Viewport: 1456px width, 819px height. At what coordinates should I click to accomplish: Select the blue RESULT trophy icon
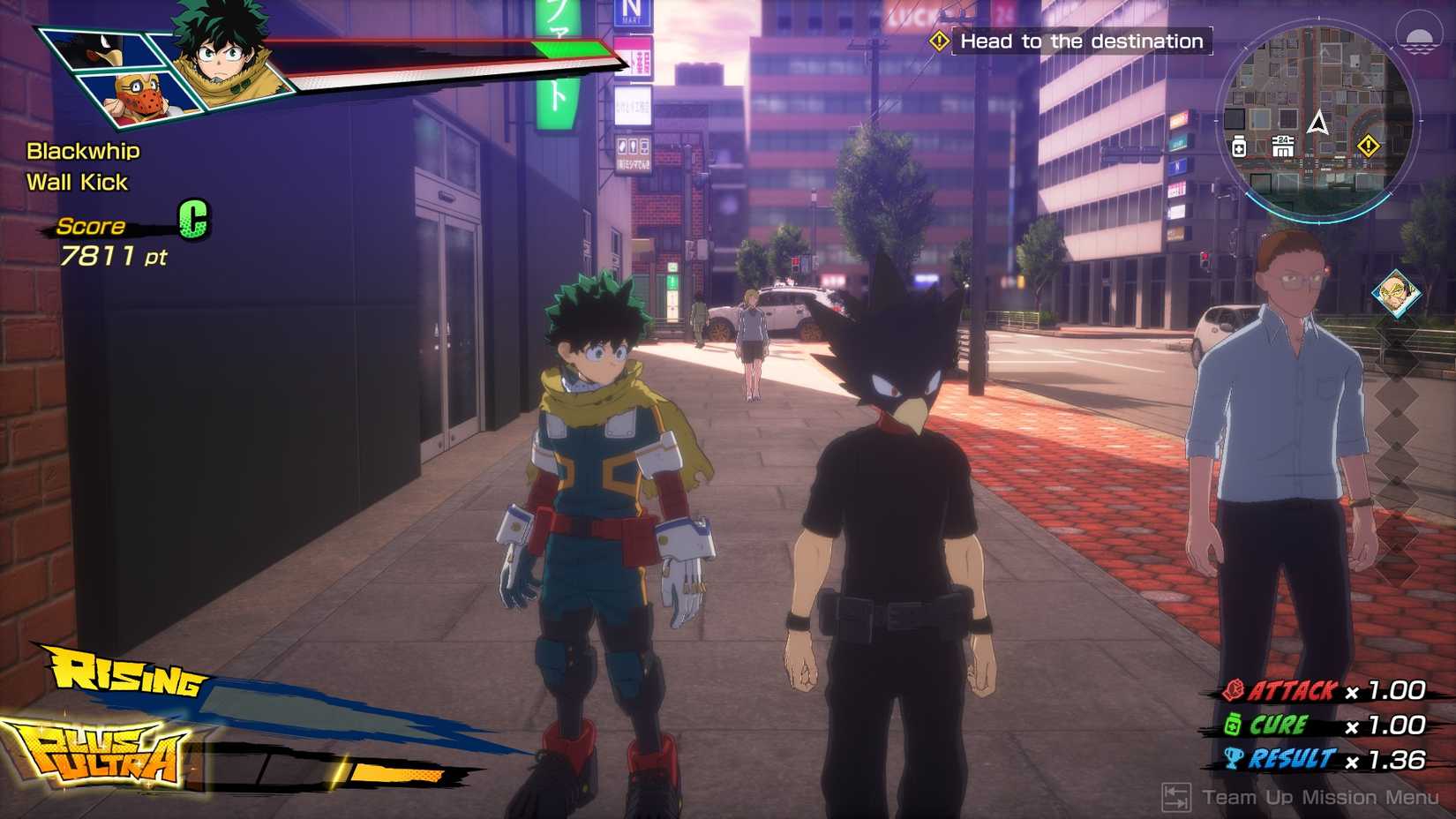pos(1233,758)
